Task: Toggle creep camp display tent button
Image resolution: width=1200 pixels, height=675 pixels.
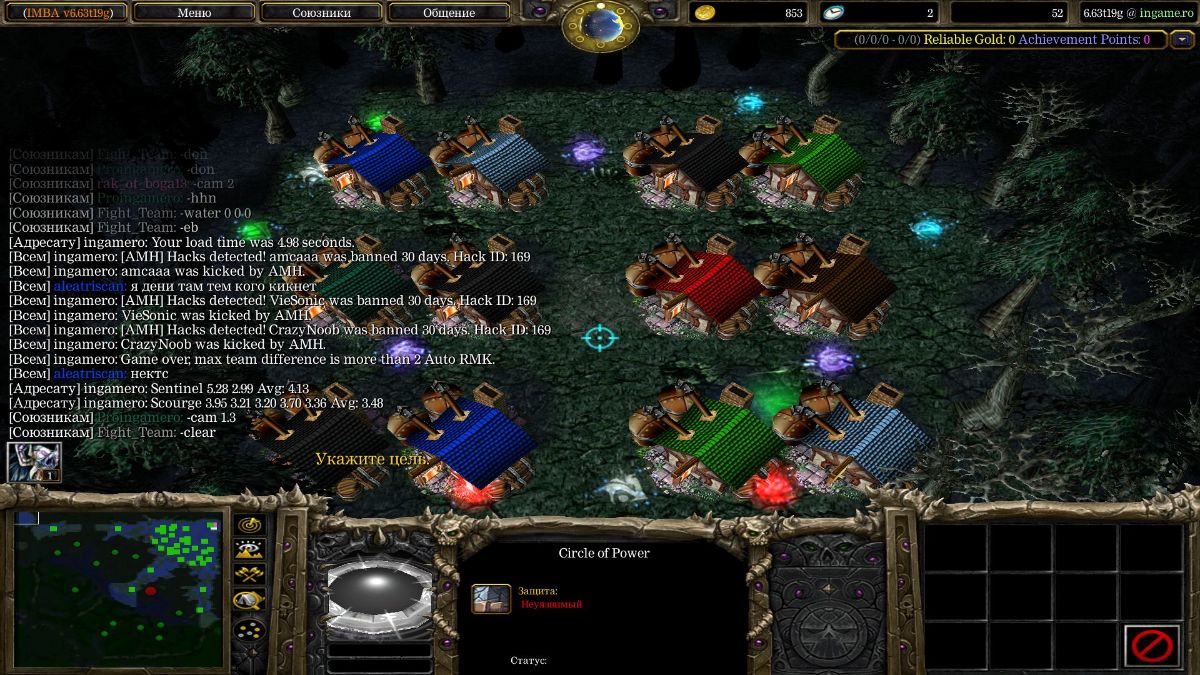Action: click(x=249, y=600)
